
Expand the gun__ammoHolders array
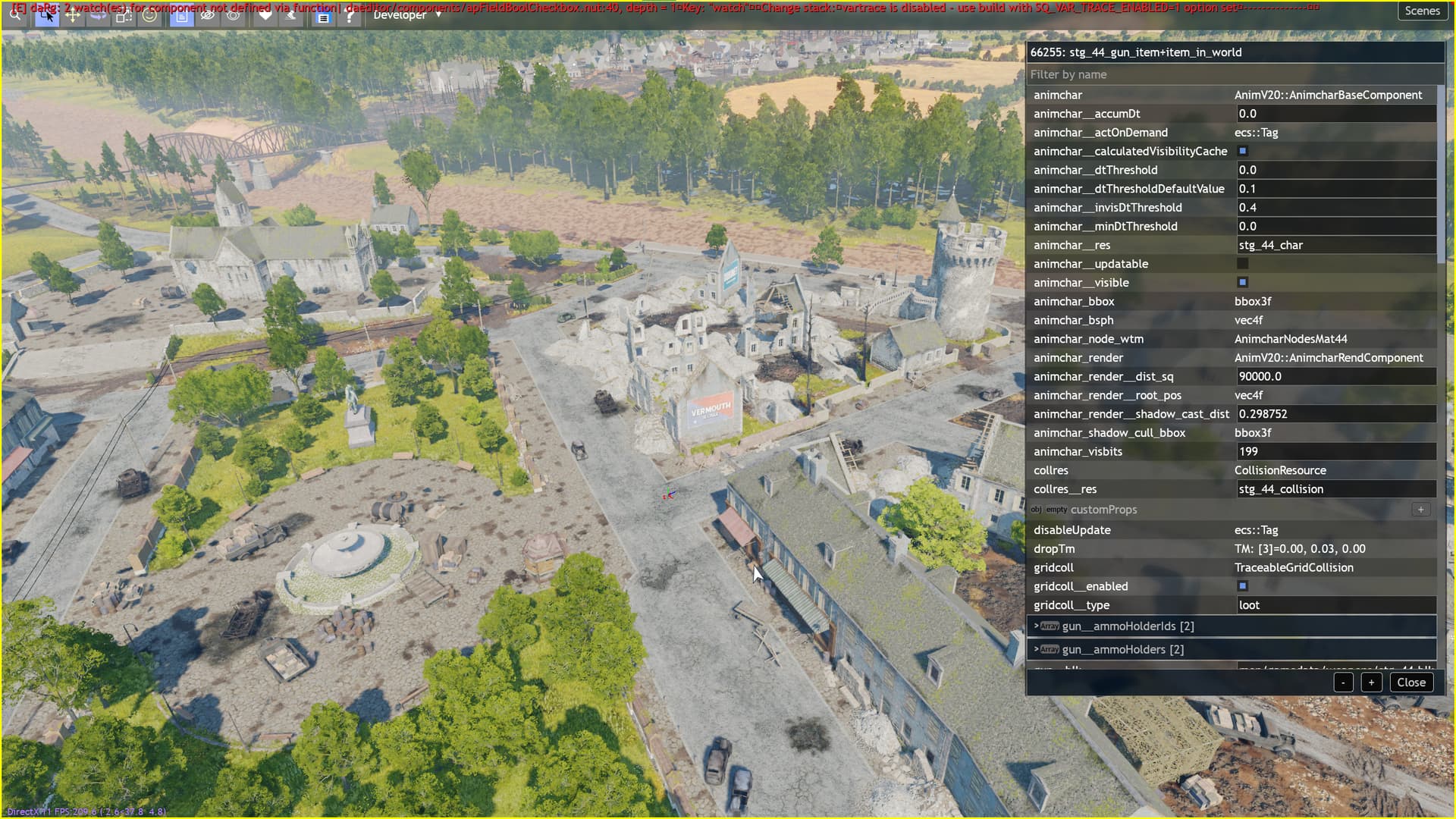click(1036, 649)
